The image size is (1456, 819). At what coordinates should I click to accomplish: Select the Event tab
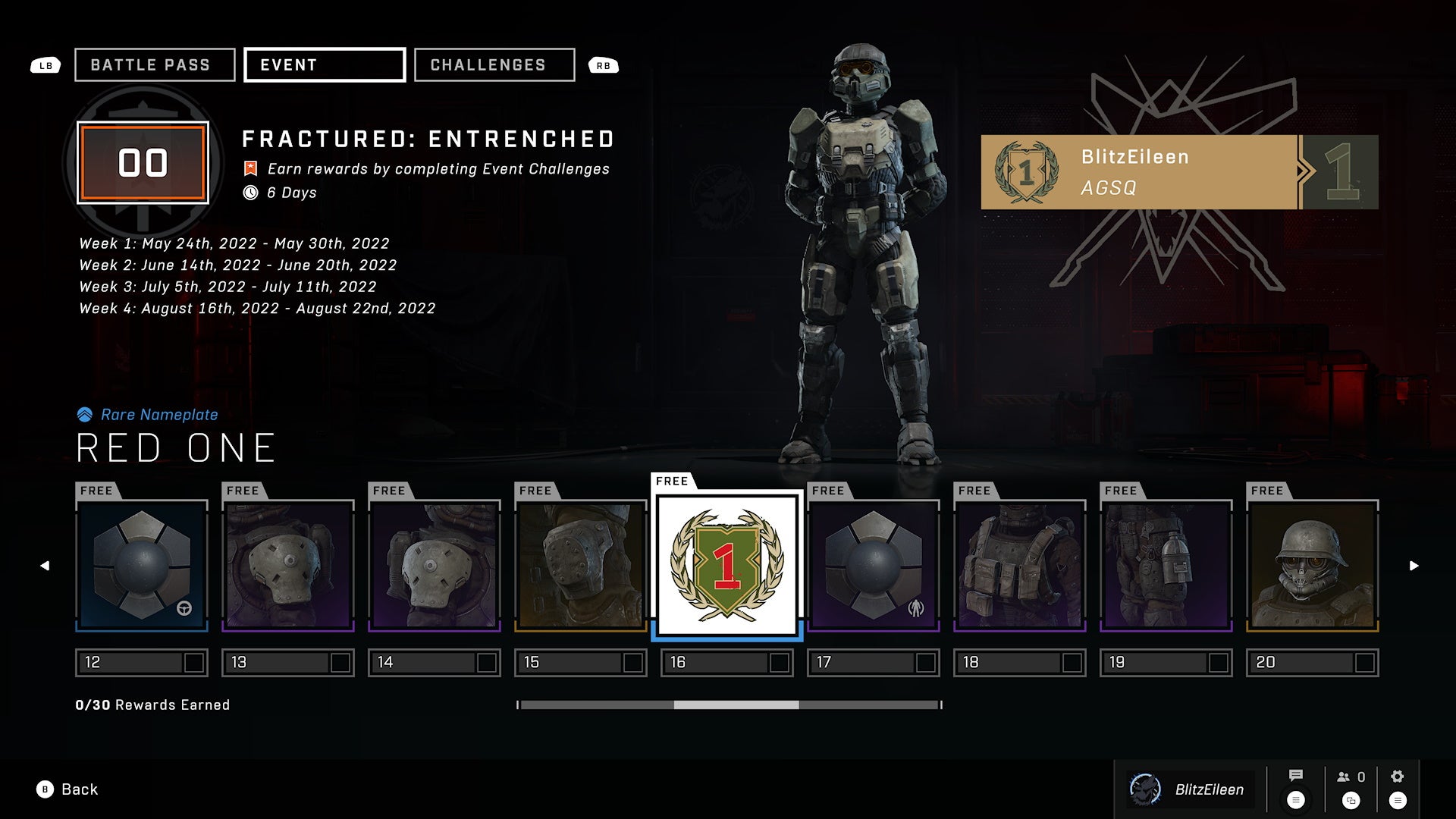tap(325, 65)
